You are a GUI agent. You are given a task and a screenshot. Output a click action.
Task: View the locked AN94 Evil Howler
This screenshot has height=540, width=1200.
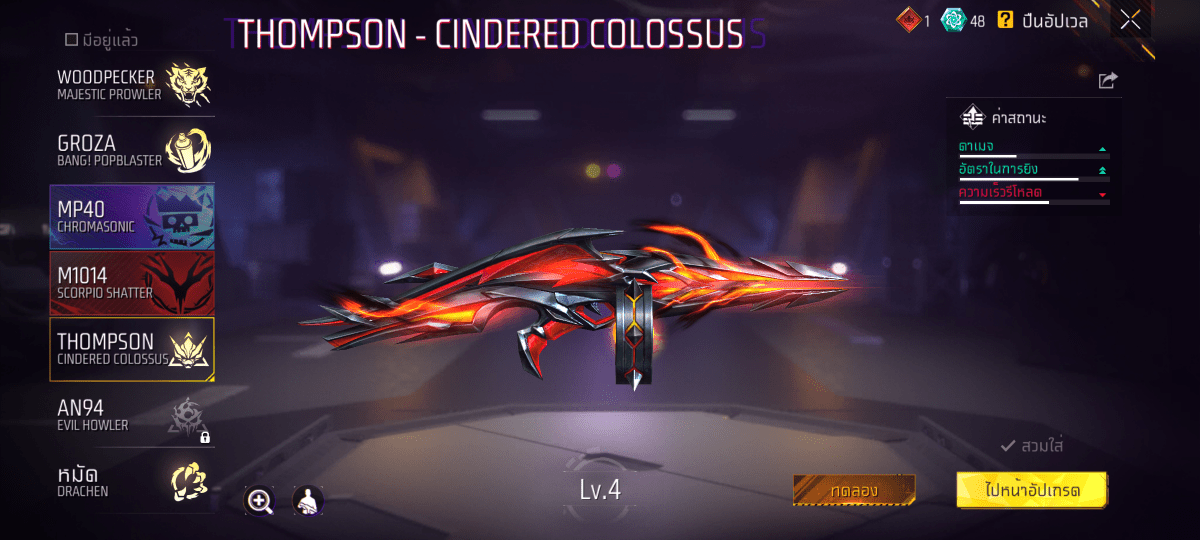click(x=132, y=415)
